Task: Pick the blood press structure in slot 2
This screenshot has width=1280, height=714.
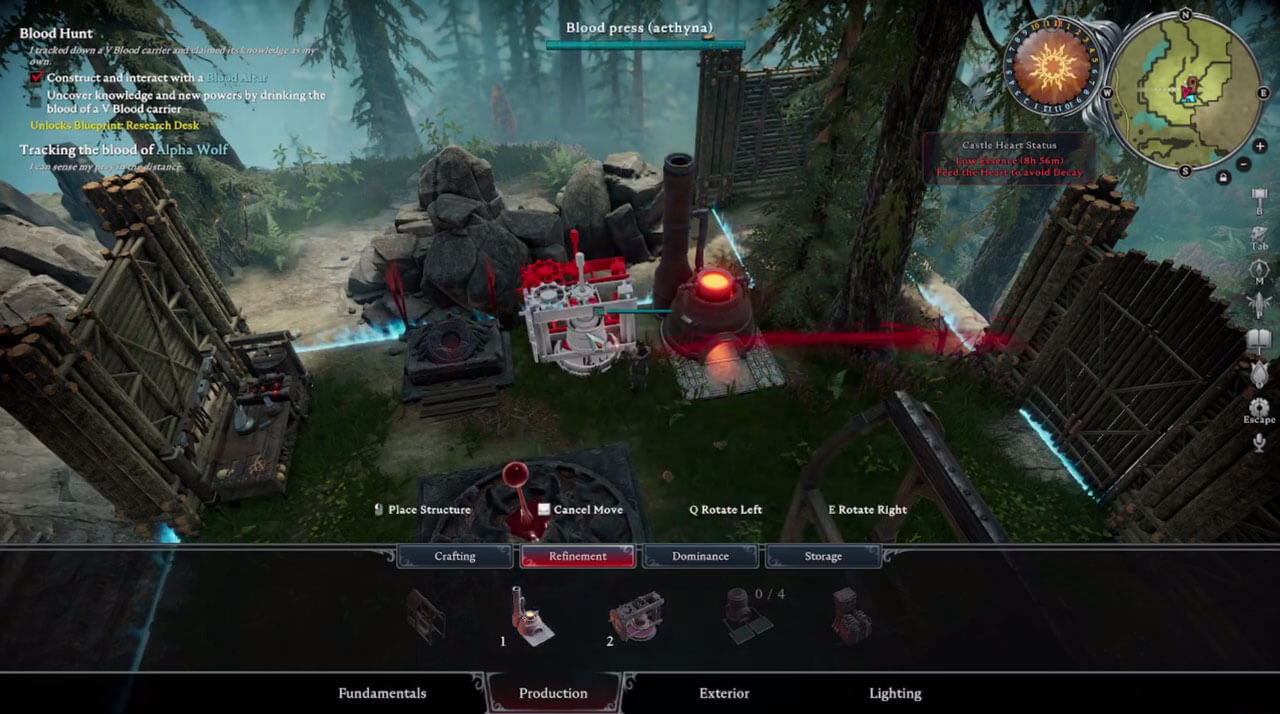Action: [x=636, y=616]
